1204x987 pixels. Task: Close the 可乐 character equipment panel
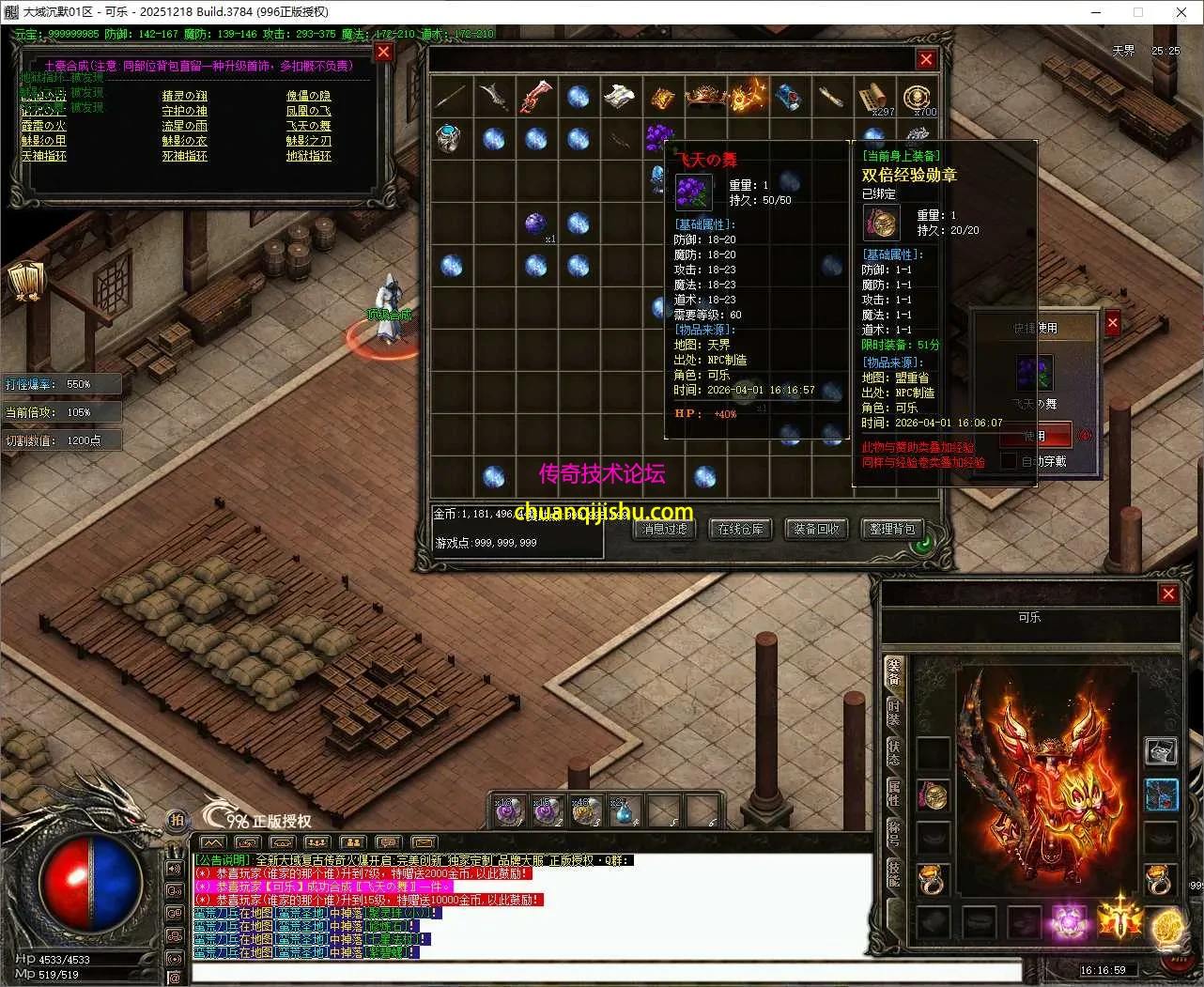coord(1168,594)
